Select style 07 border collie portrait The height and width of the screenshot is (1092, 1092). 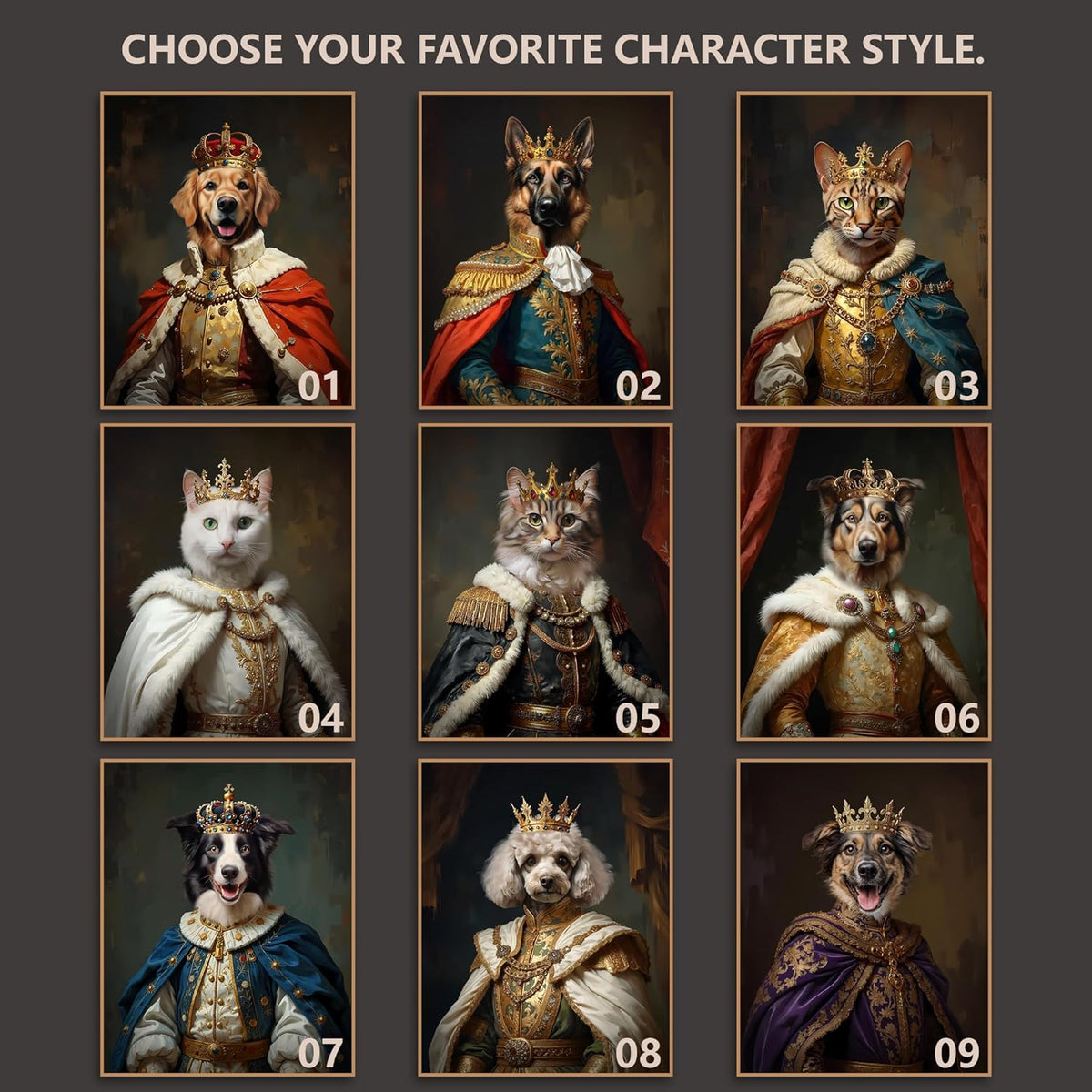tap(227, 916)
